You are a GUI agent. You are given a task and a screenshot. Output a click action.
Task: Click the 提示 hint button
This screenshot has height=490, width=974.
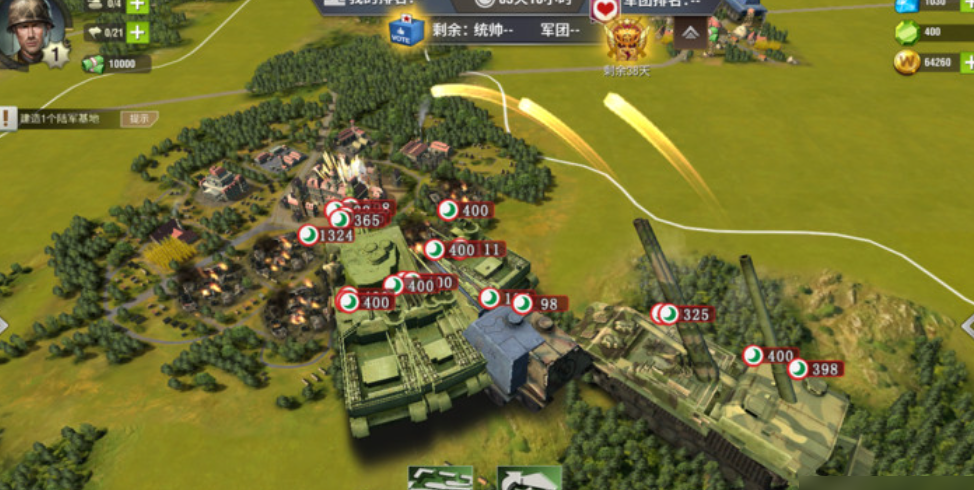[140, 119]
